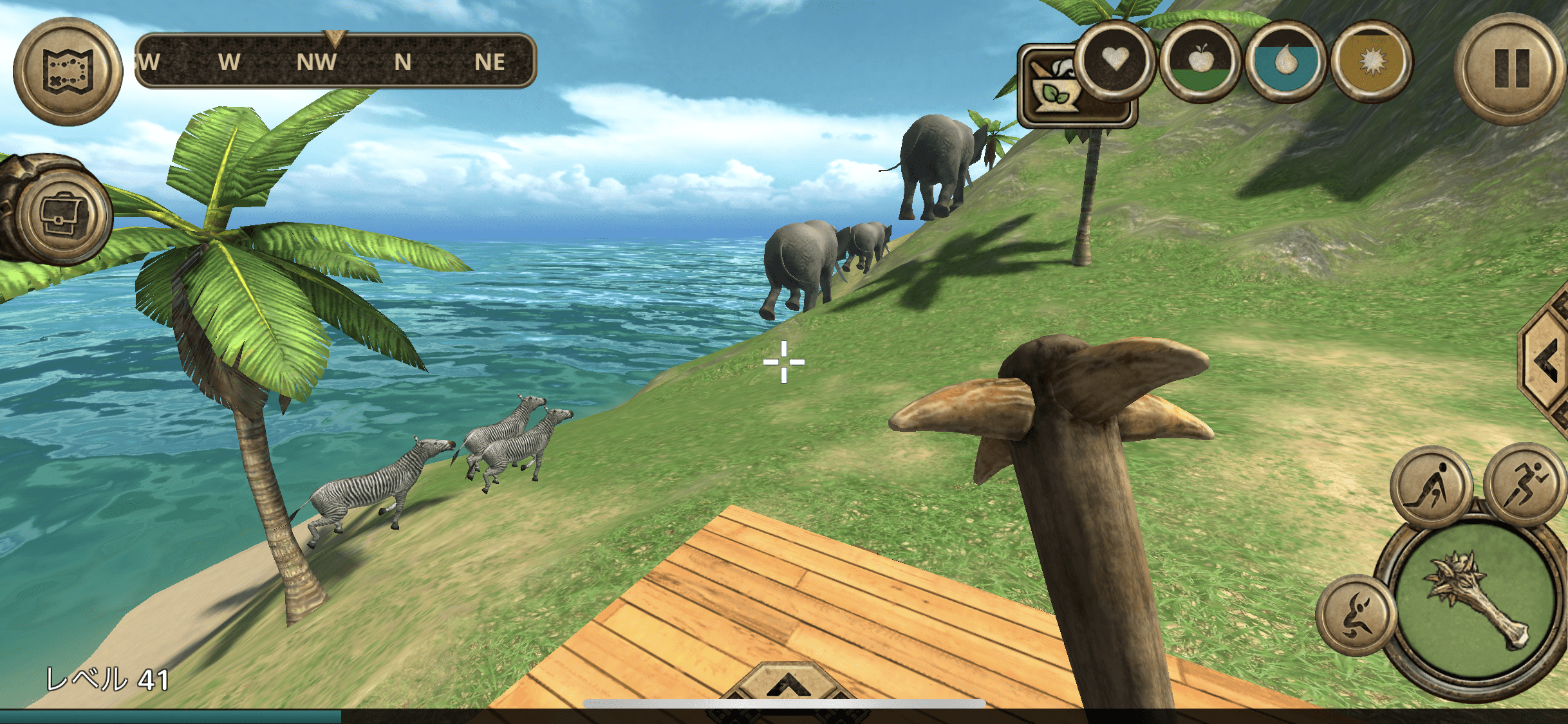Tap the compass direction bar
Viewport: 1568px width, 724px height.
335,62
